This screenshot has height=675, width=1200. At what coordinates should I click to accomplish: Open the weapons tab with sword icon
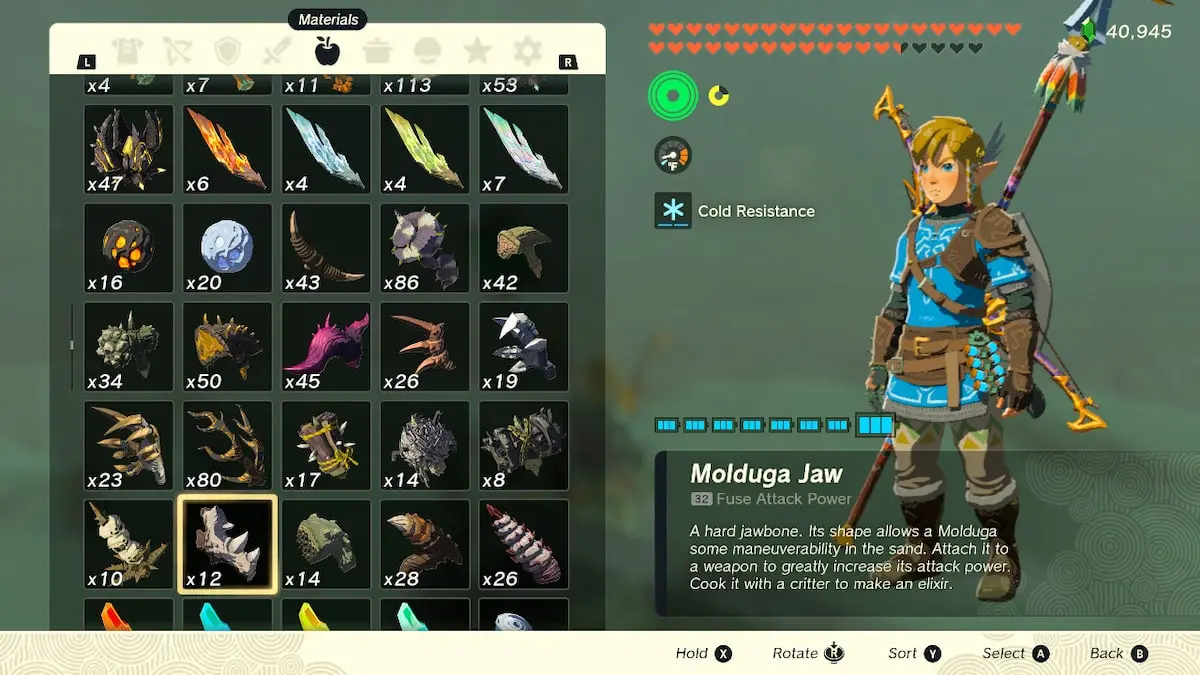click(x=277, y=51)
